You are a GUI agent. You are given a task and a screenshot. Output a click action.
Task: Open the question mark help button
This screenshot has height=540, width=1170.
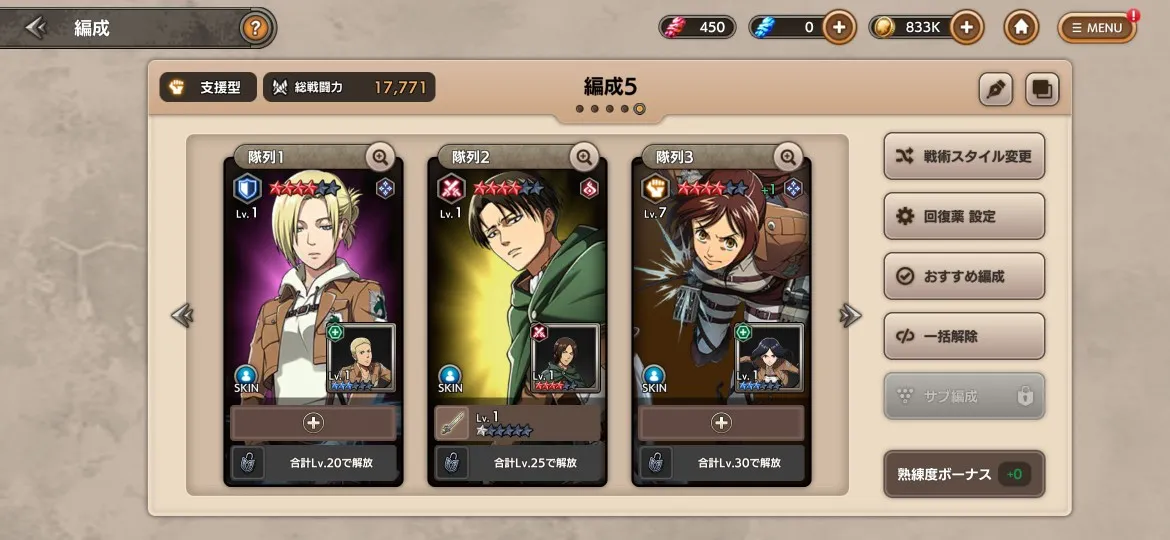coord(255,28)
